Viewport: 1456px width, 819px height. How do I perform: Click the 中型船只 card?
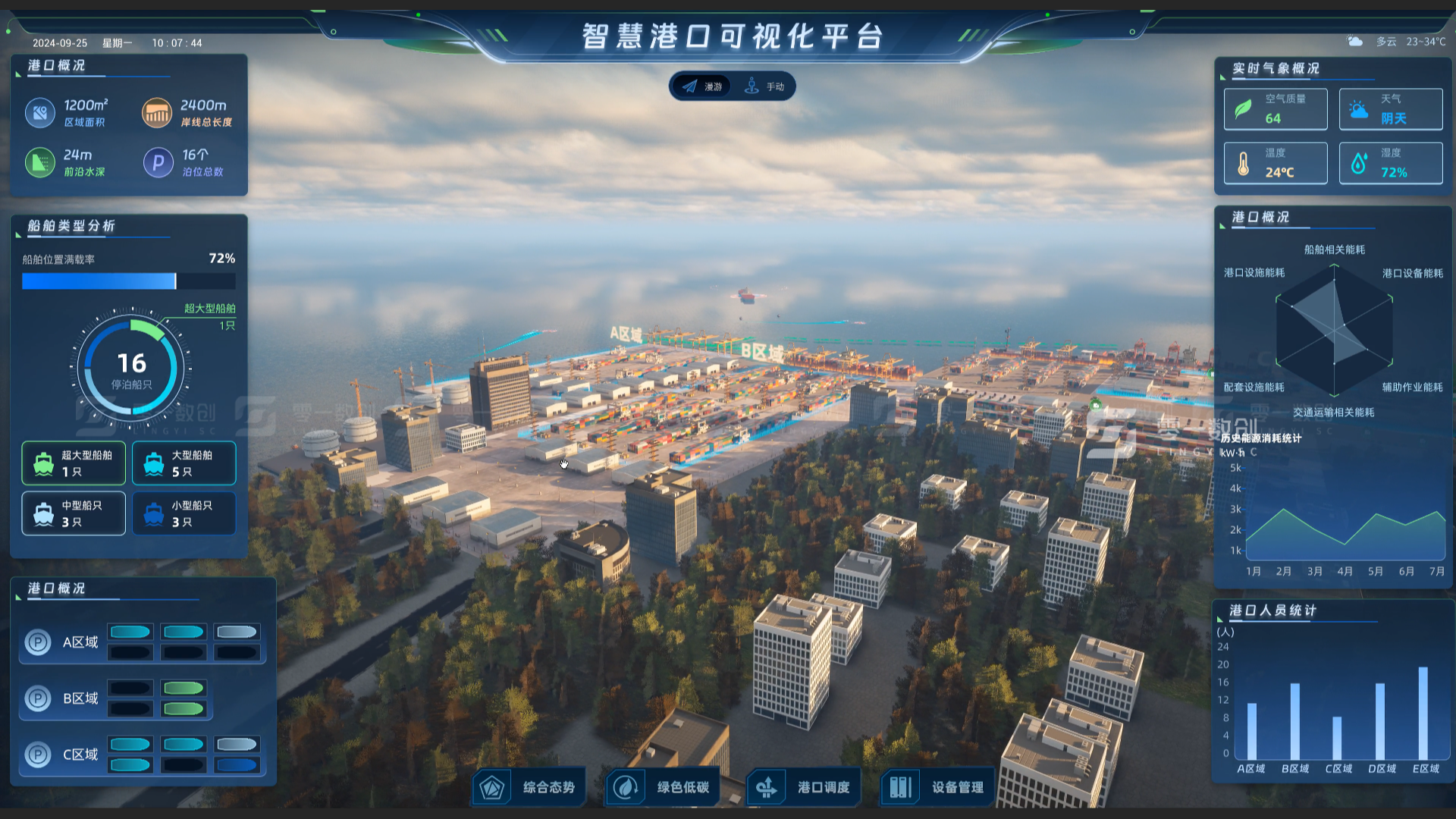point(74,513)
